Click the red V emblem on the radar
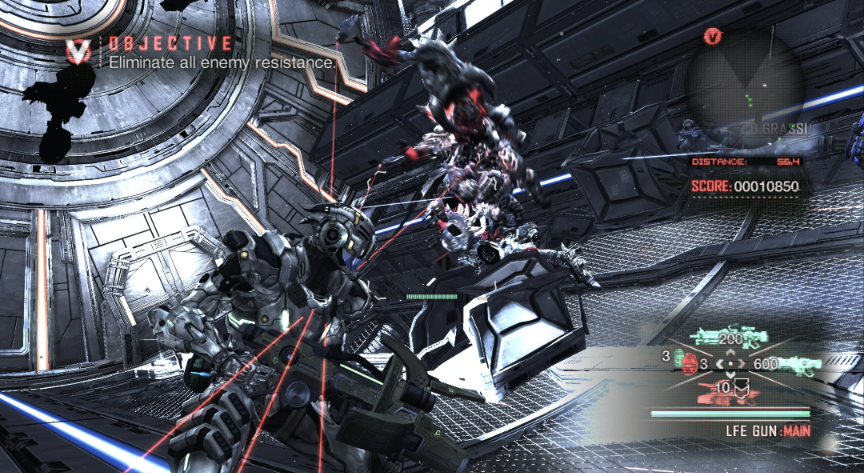The image size is (864, 473). pyautogui.click(x=713, y=37)
